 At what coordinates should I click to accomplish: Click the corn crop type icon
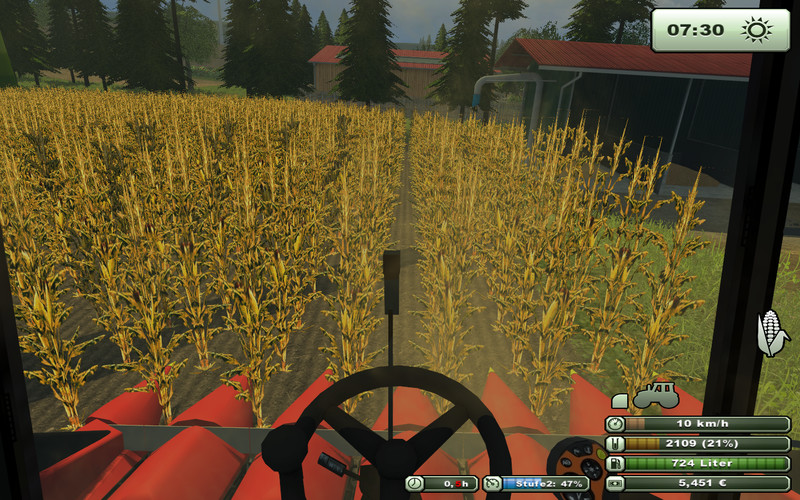point(772,333)
